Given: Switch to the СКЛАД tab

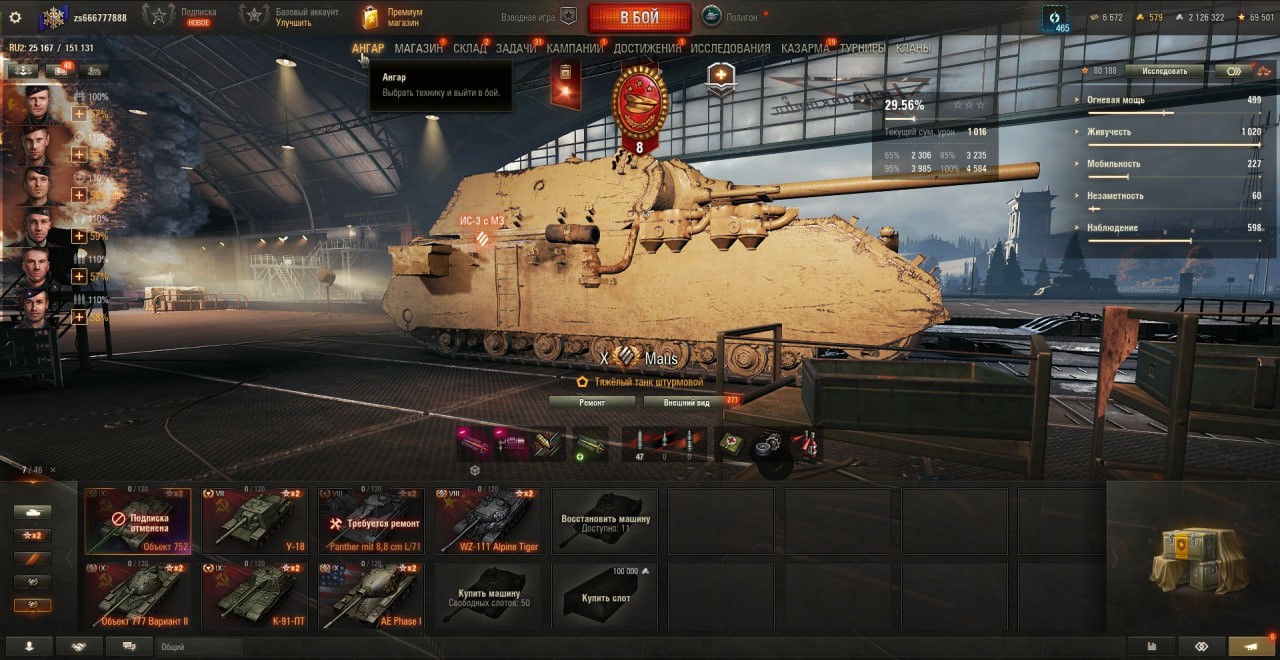Looking at the screenshot, I should [469, 48].
